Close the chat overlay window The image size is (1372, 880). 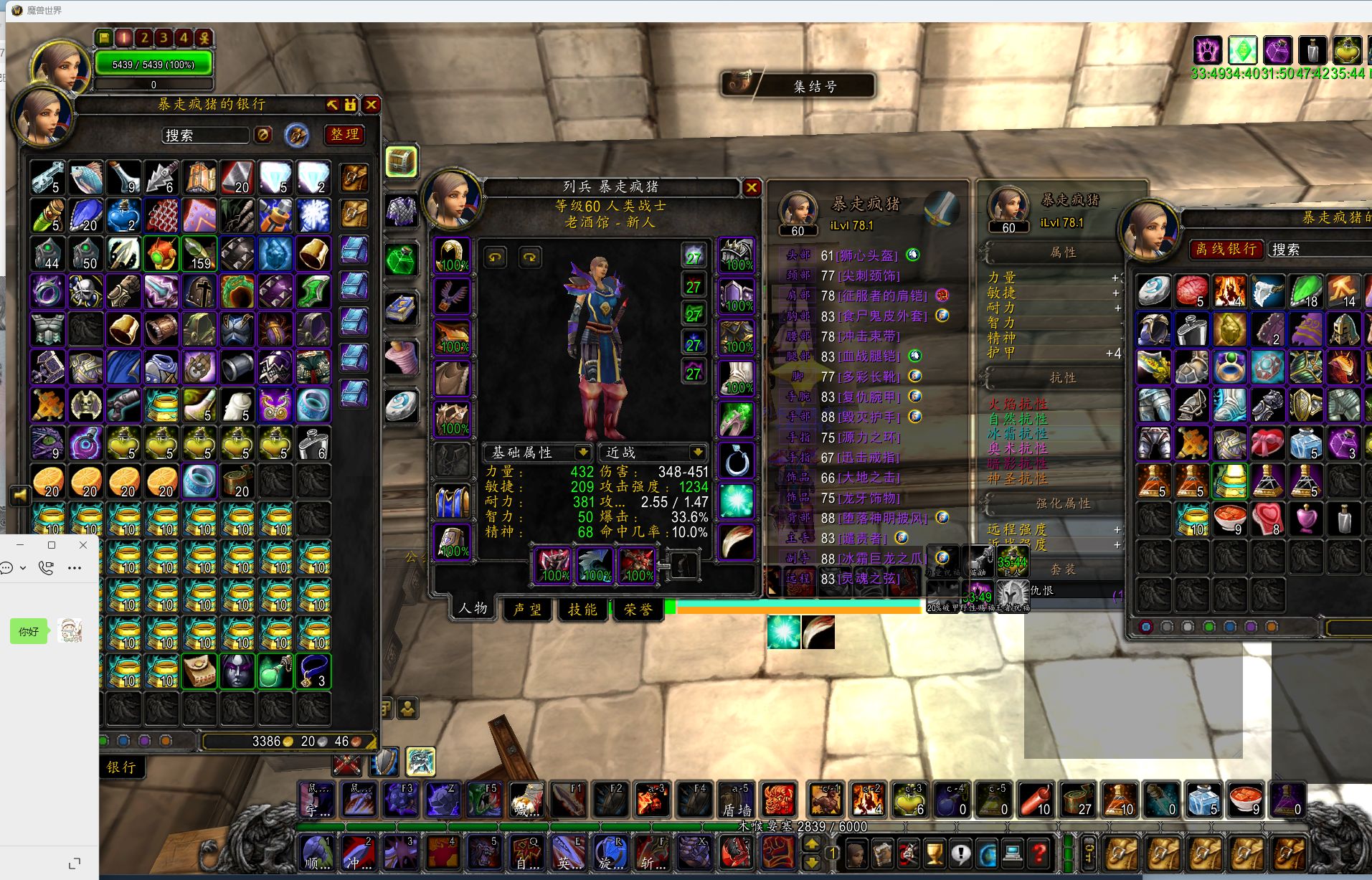tap(83, 545)
